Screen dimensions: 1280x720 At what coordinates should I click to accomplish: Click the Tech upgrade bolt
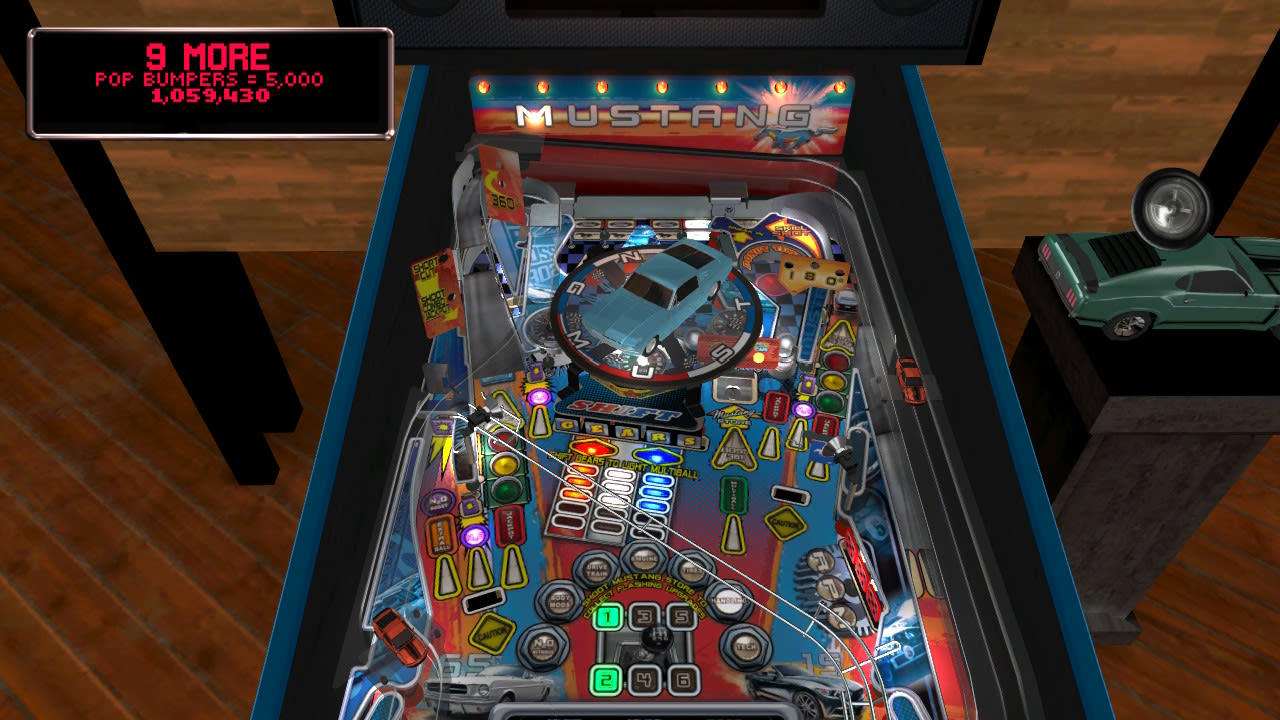click(x=745, y=644)
